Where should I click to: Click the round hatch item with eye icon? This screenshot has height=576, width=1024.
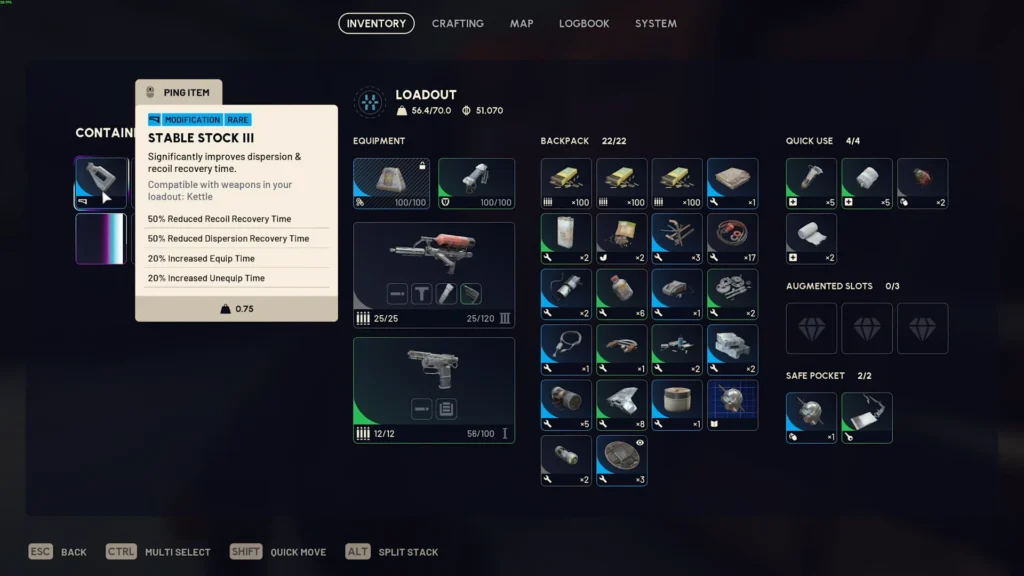622,460
